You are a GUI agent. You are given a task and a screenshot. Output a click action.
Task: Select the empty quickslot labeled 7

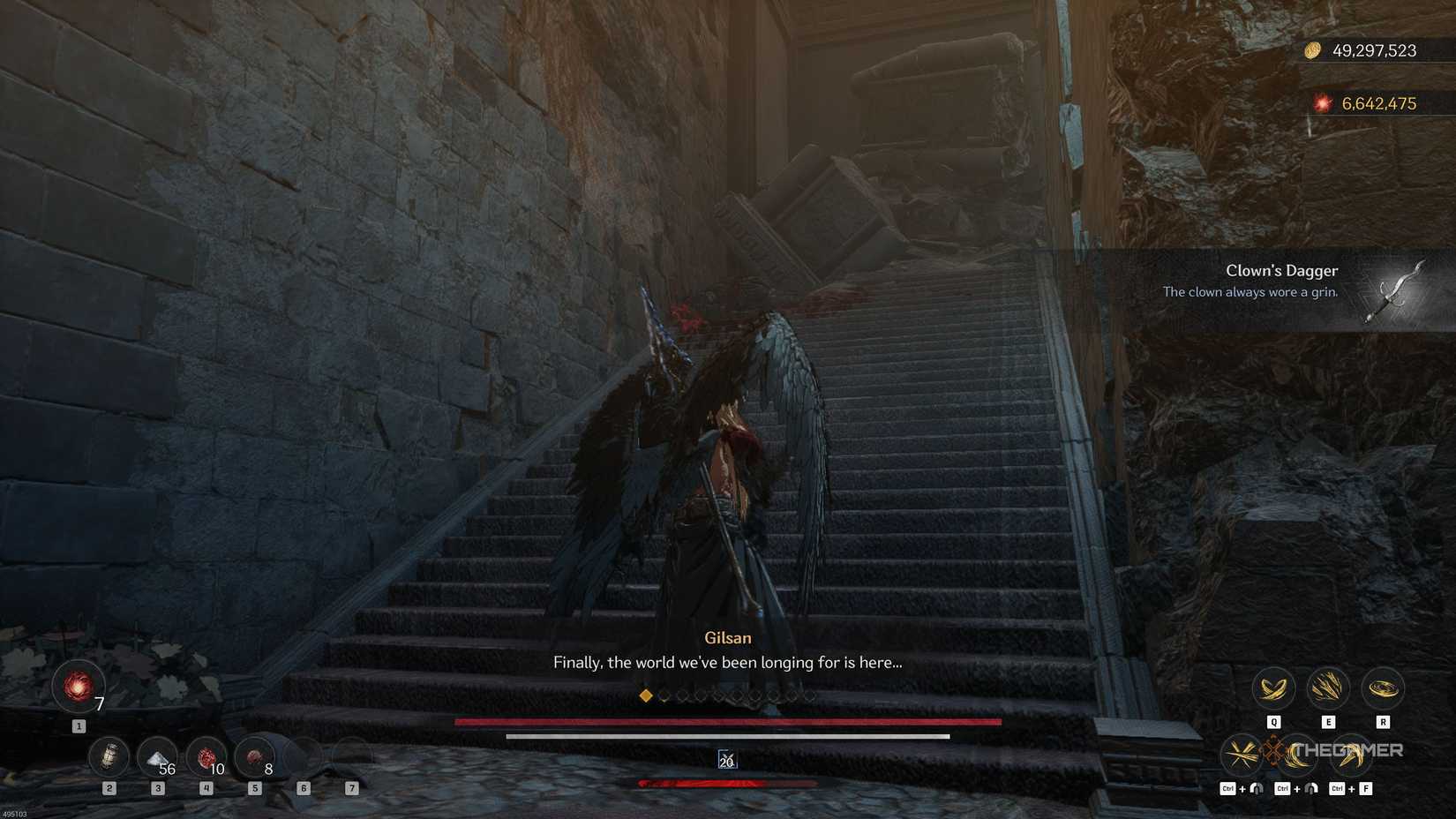coord(351,756)
